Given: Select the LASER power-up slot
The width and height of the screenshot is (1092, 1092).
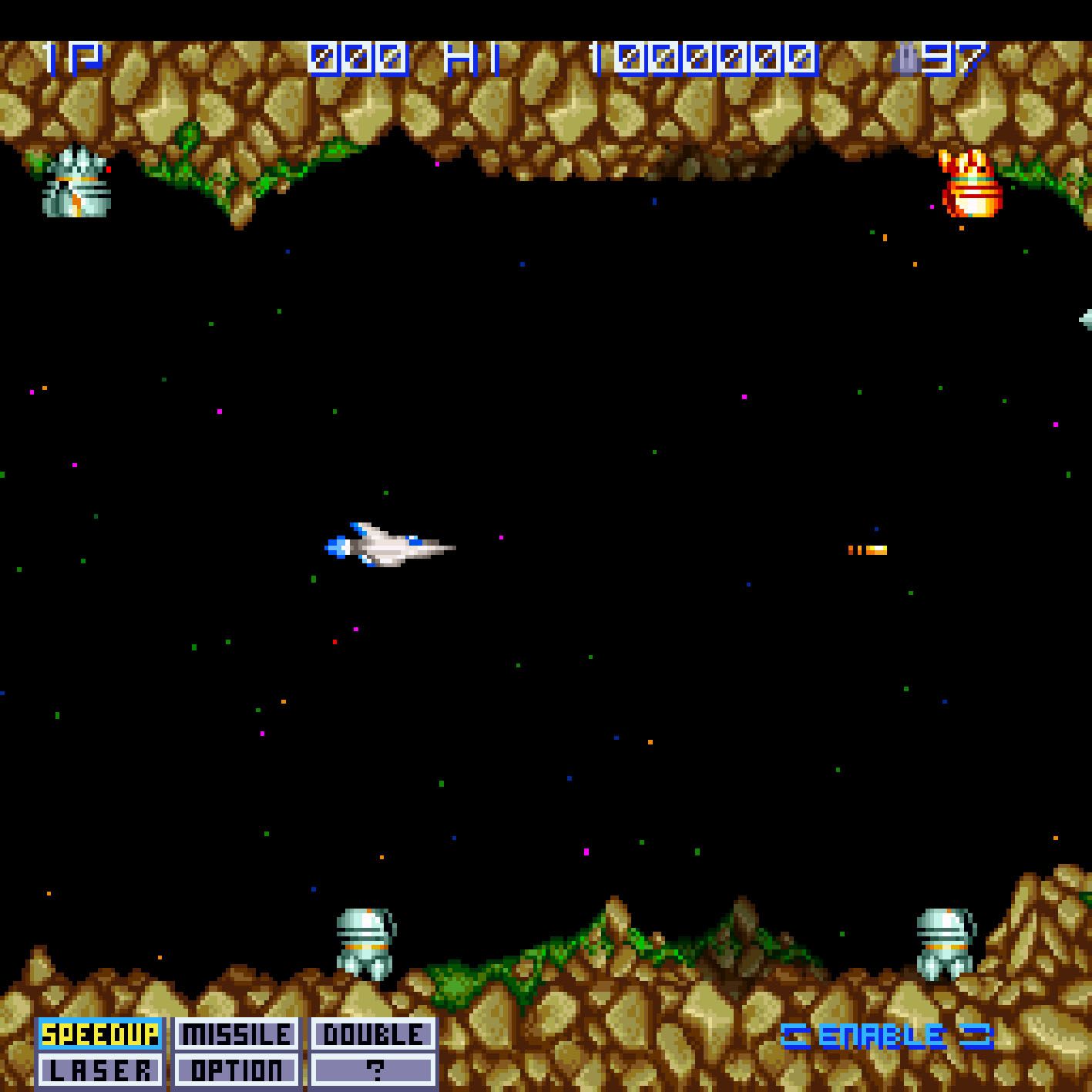Looking at the screenshot, I should 99,1070.
